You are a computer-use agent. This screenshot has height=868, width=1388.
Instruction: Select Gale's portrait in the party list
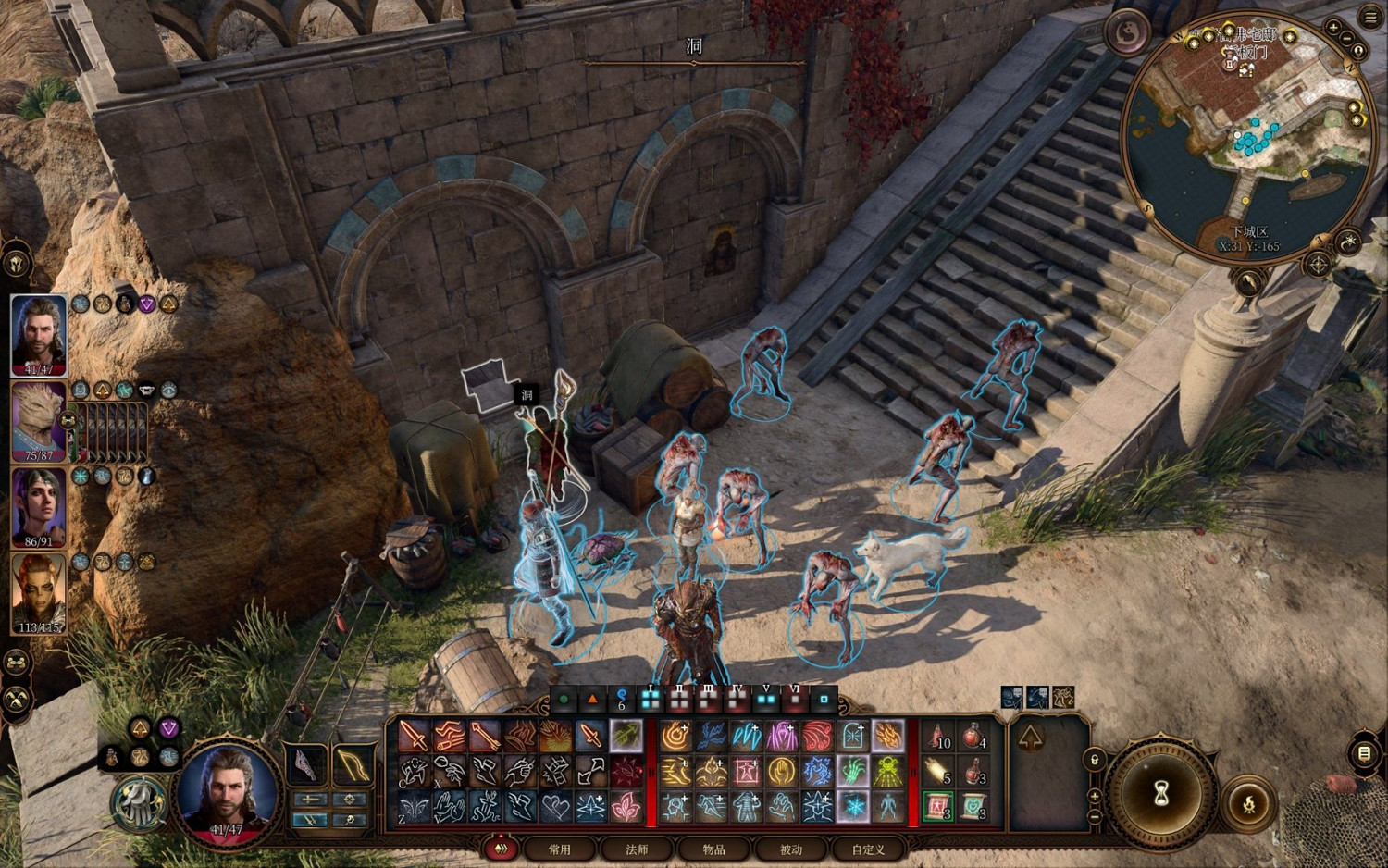(x=39, y=333)
